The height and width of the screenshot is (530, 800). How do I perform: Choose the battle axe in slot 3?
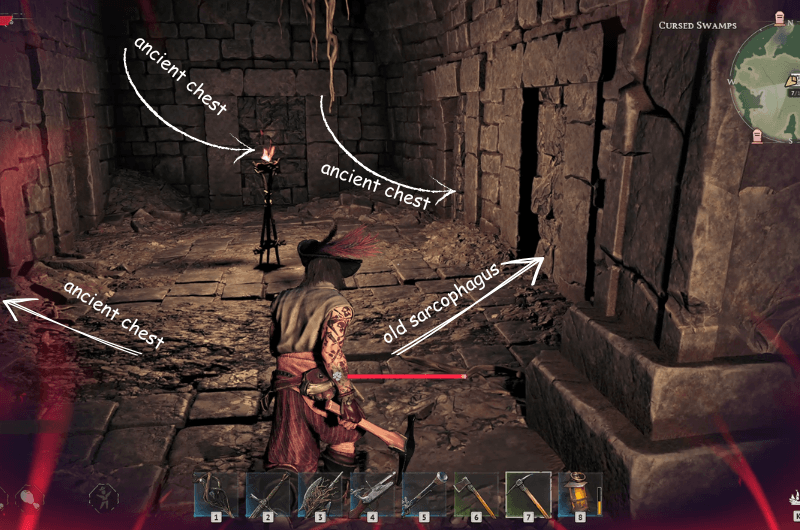pos(320,493)
